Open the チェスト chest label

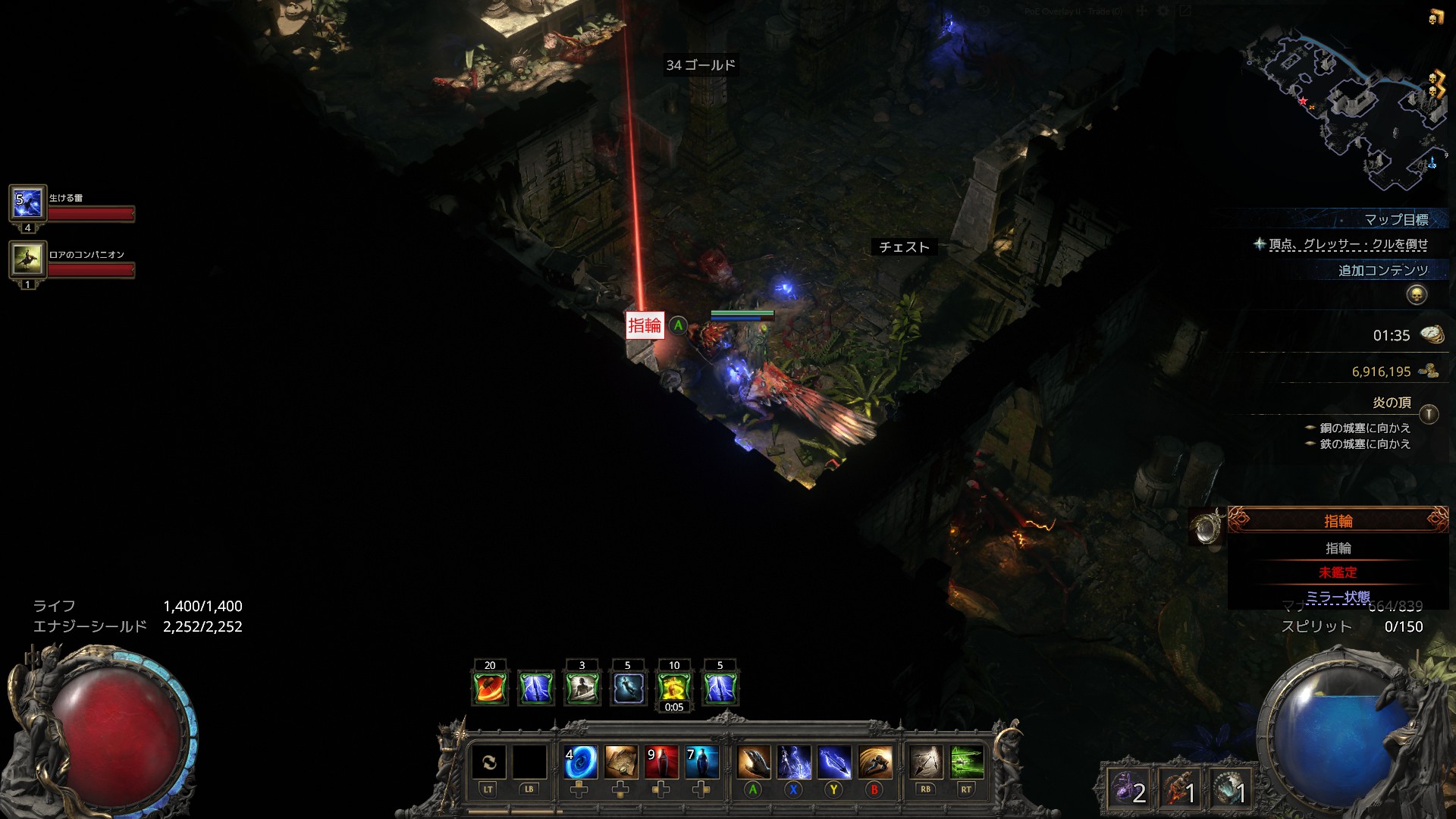[x=904, y=247]
